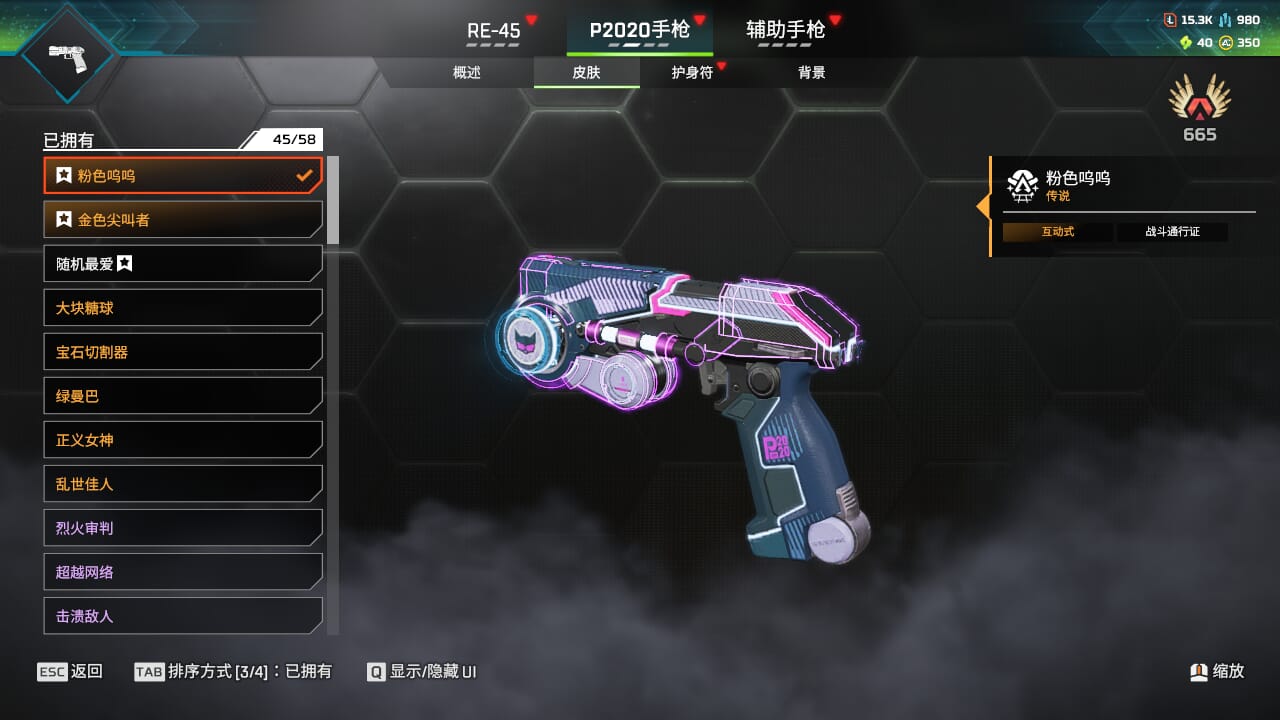Screen dimensions: 1280x720
Task: Pick the 超越网络 skin
Action: (183, 572)
